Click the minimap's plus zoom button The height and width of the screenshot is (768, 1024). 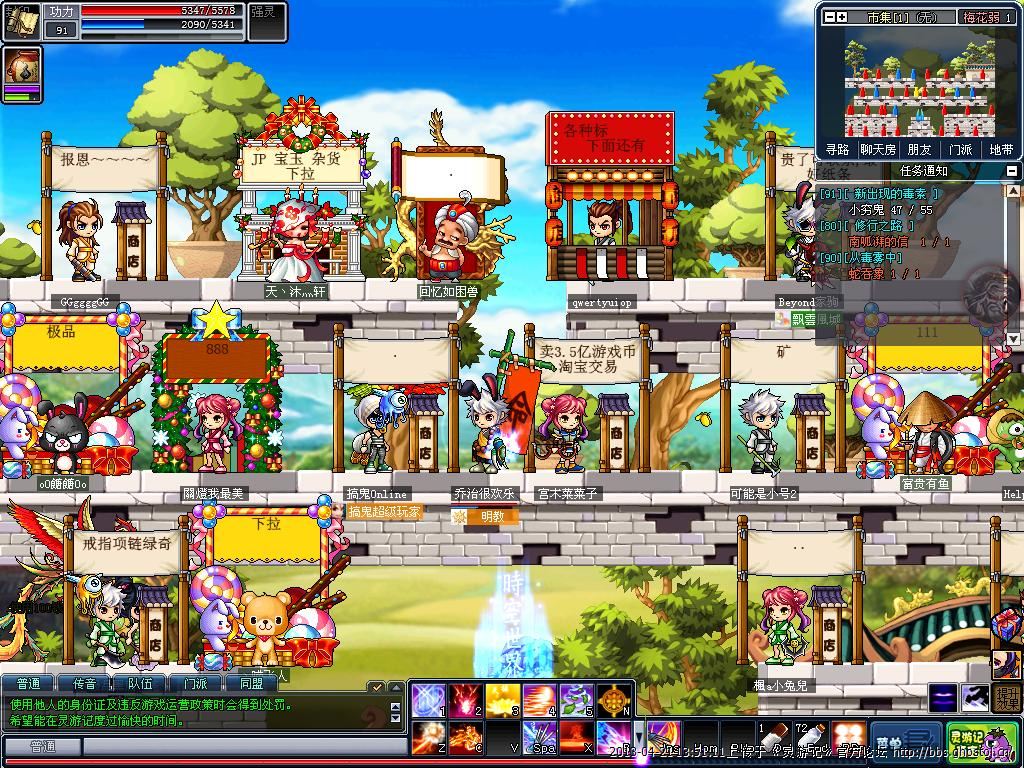(x=842, y=17)
